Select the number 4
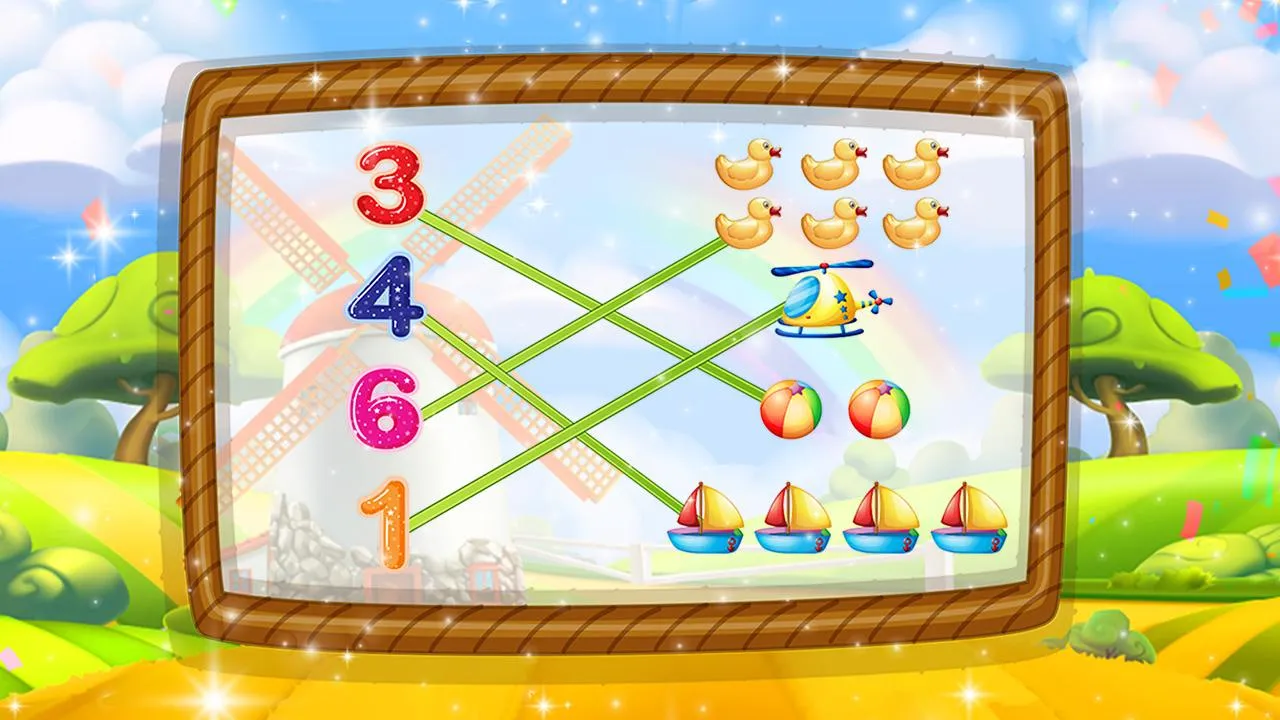This screenshot has width=1280, height=720. click(390, 300)
